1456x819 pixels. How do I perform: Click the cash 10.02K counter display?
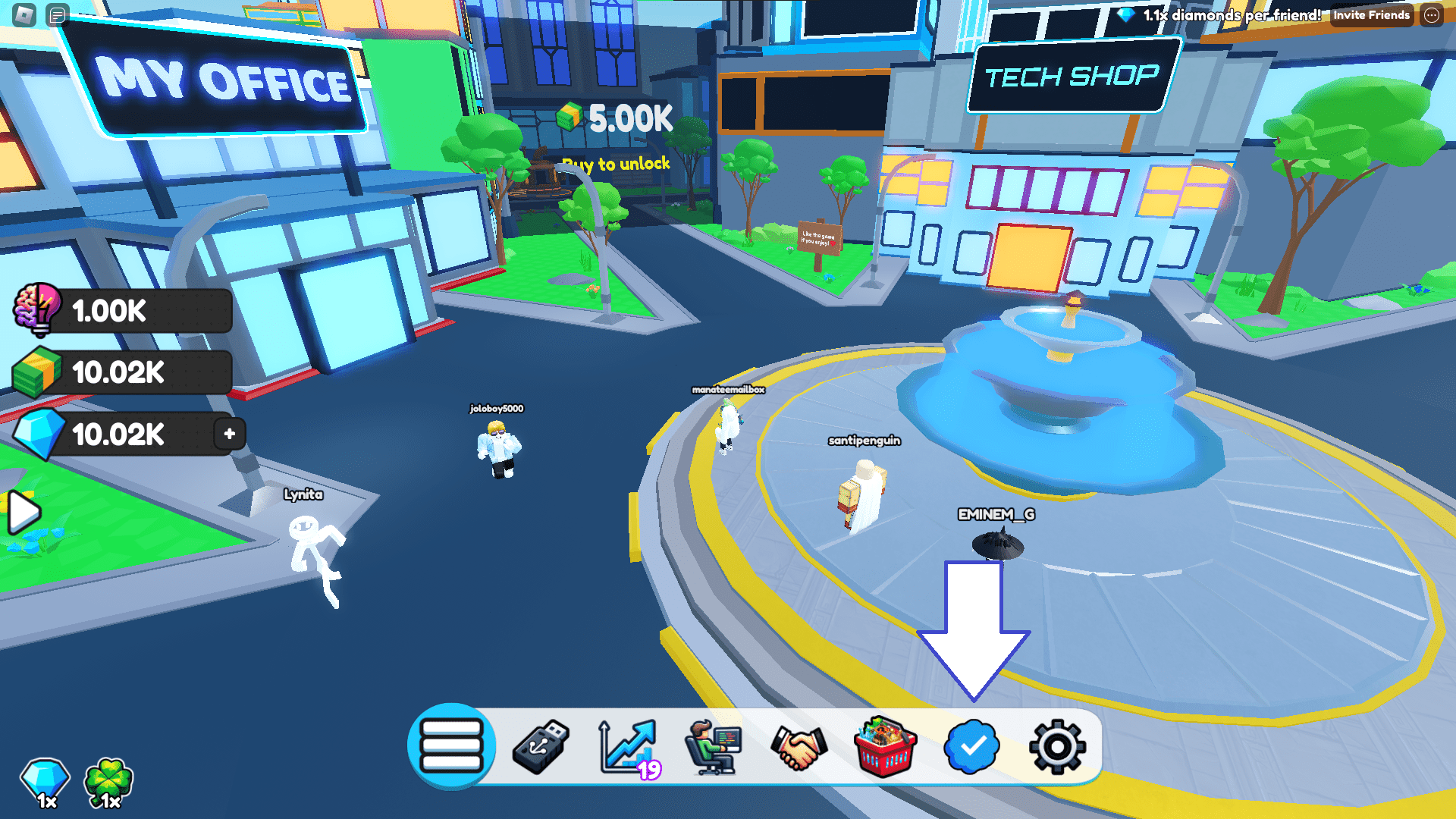(121, 372)
